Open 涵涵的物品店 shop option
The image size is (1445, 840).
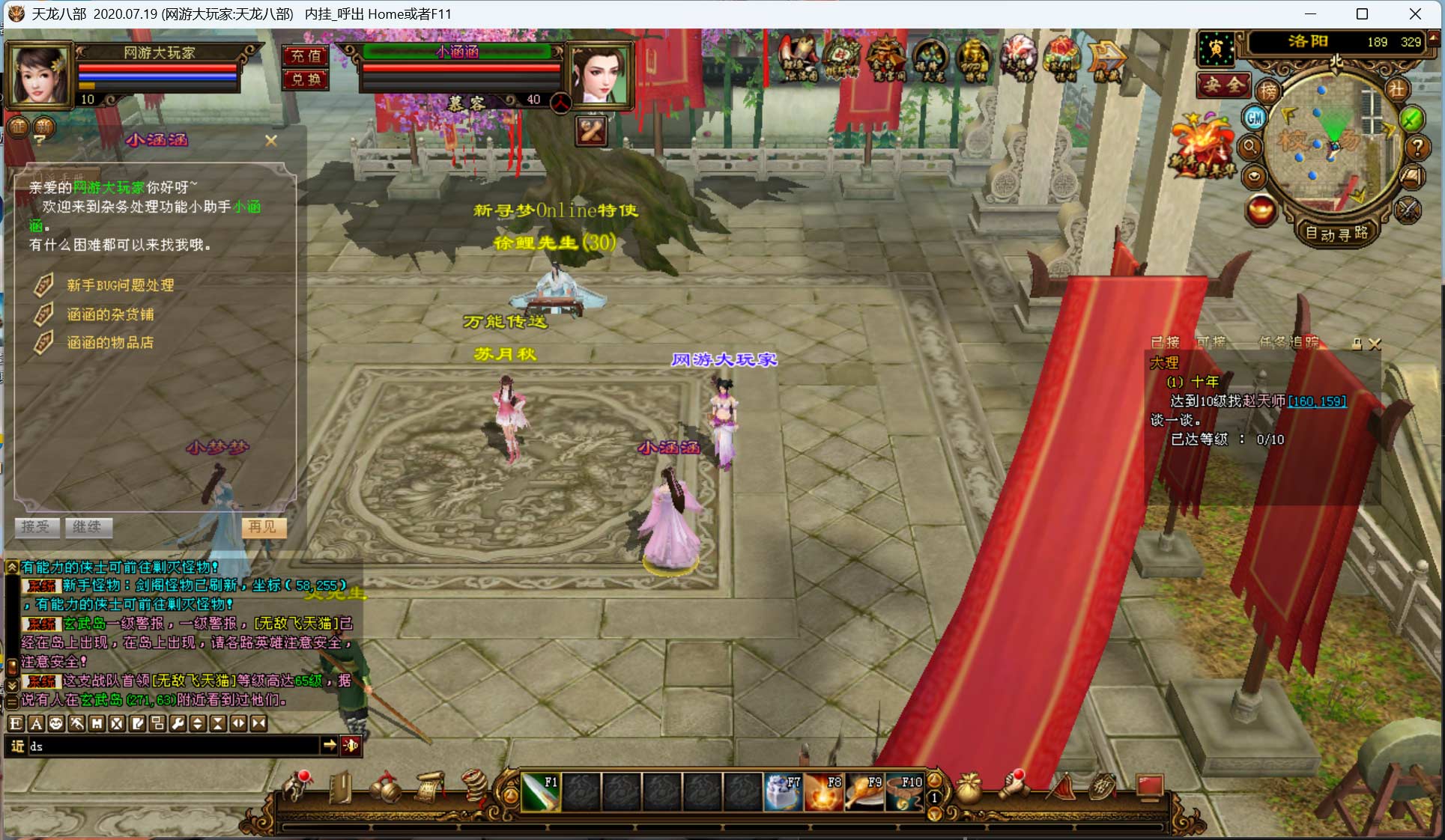pos(110,343)
